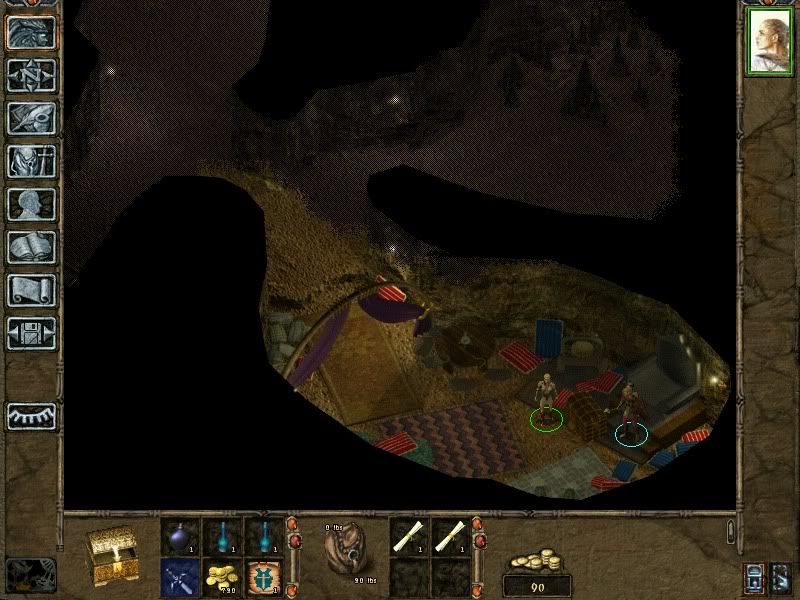
Task: Select the first rolled scroll in the backpack
Action: pyautogui.click(x=407, y=537)
